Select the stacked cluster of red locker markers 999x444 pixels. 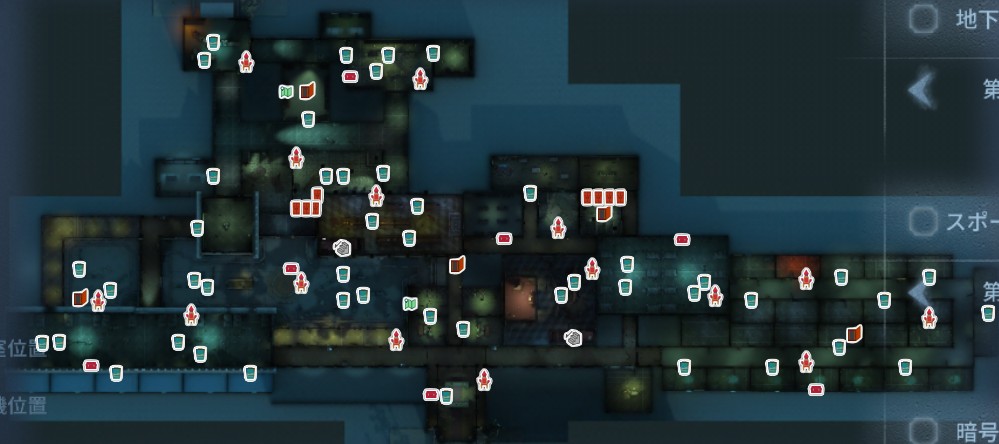tap(308, 204)
